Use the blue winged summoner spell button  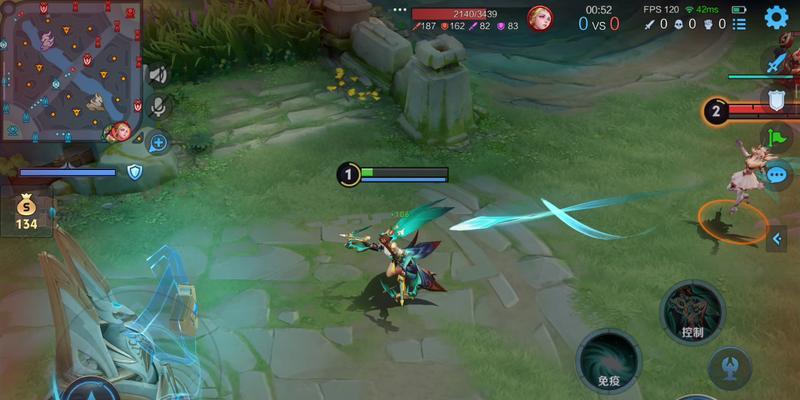click(x=729, y=367)
